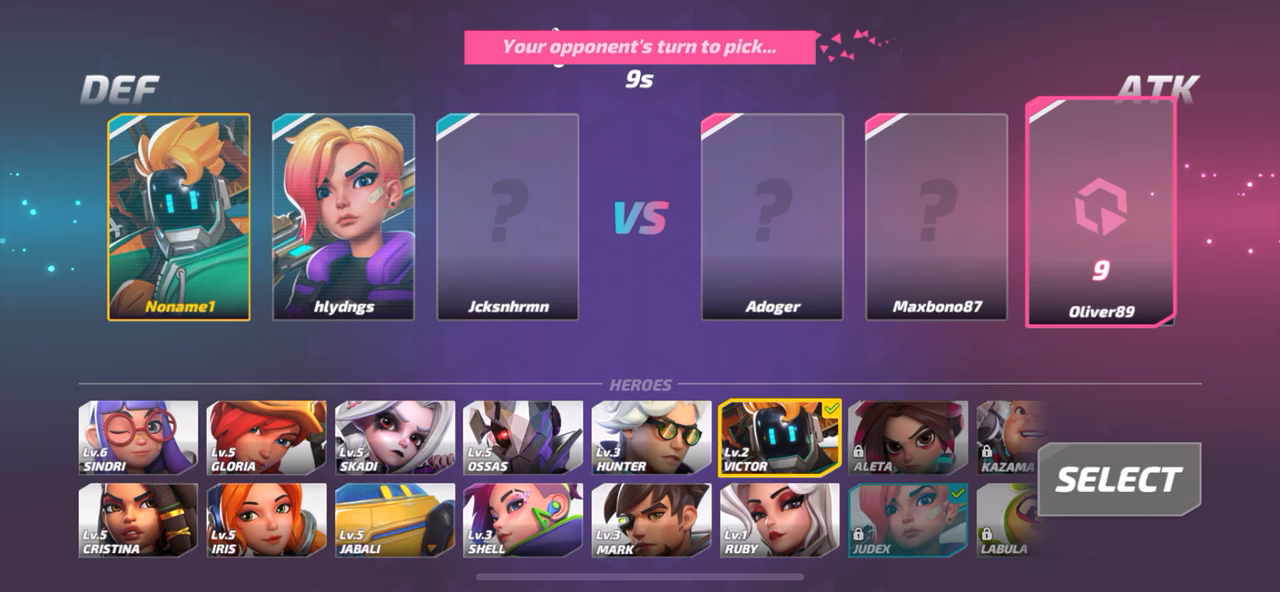
Task: Choose the hero Cristina
Action: click(x=139, y=520)
